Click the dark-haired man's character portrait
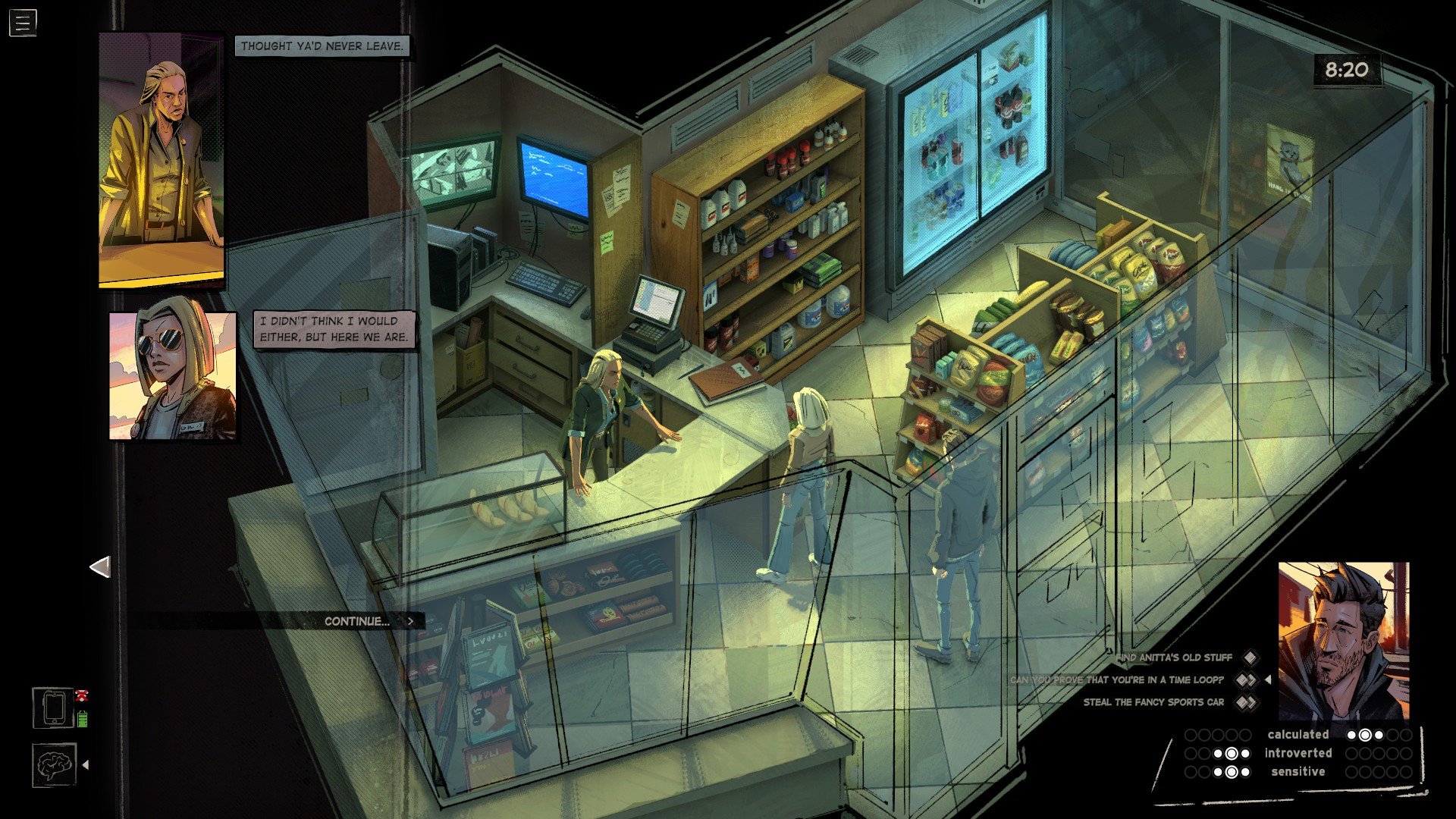Image resolution: width=1456 pixels, height=819 pixels. (1343, 641)
